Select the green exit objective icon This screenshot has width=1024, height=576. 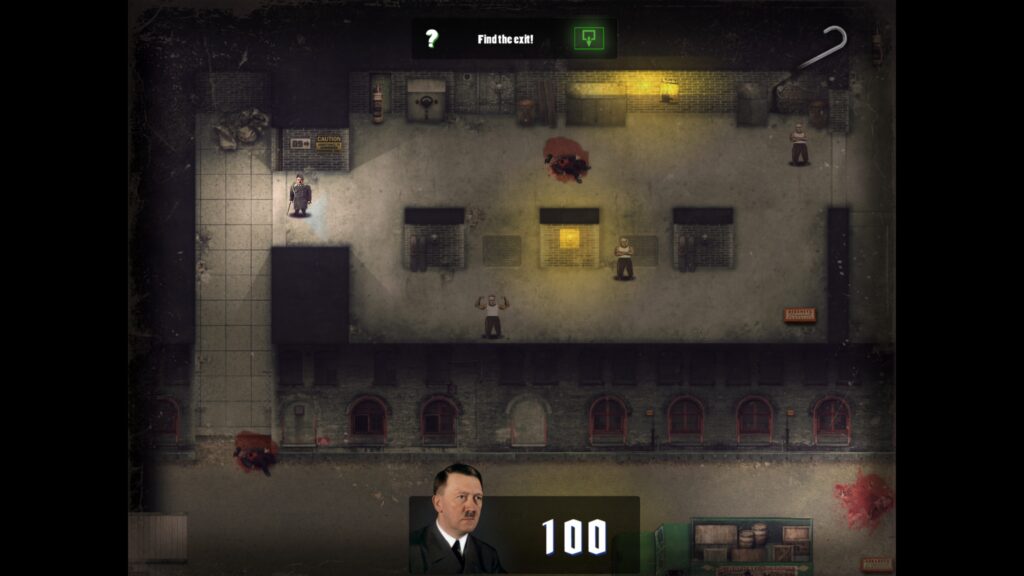pos(588,39)
